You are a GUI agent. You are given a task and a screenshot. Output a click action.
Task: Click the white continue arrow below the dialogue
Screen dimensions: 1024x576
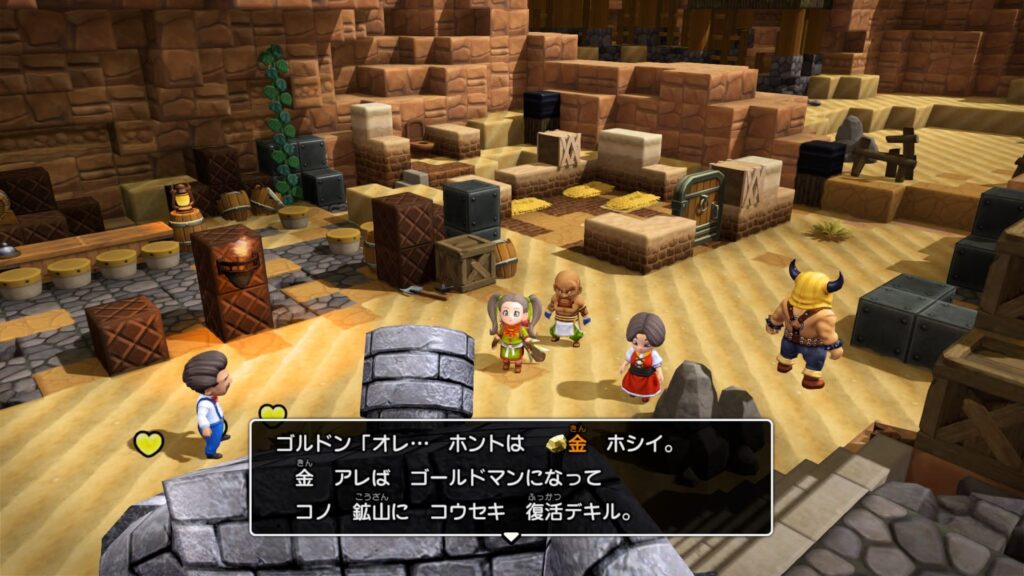point(511,538)
